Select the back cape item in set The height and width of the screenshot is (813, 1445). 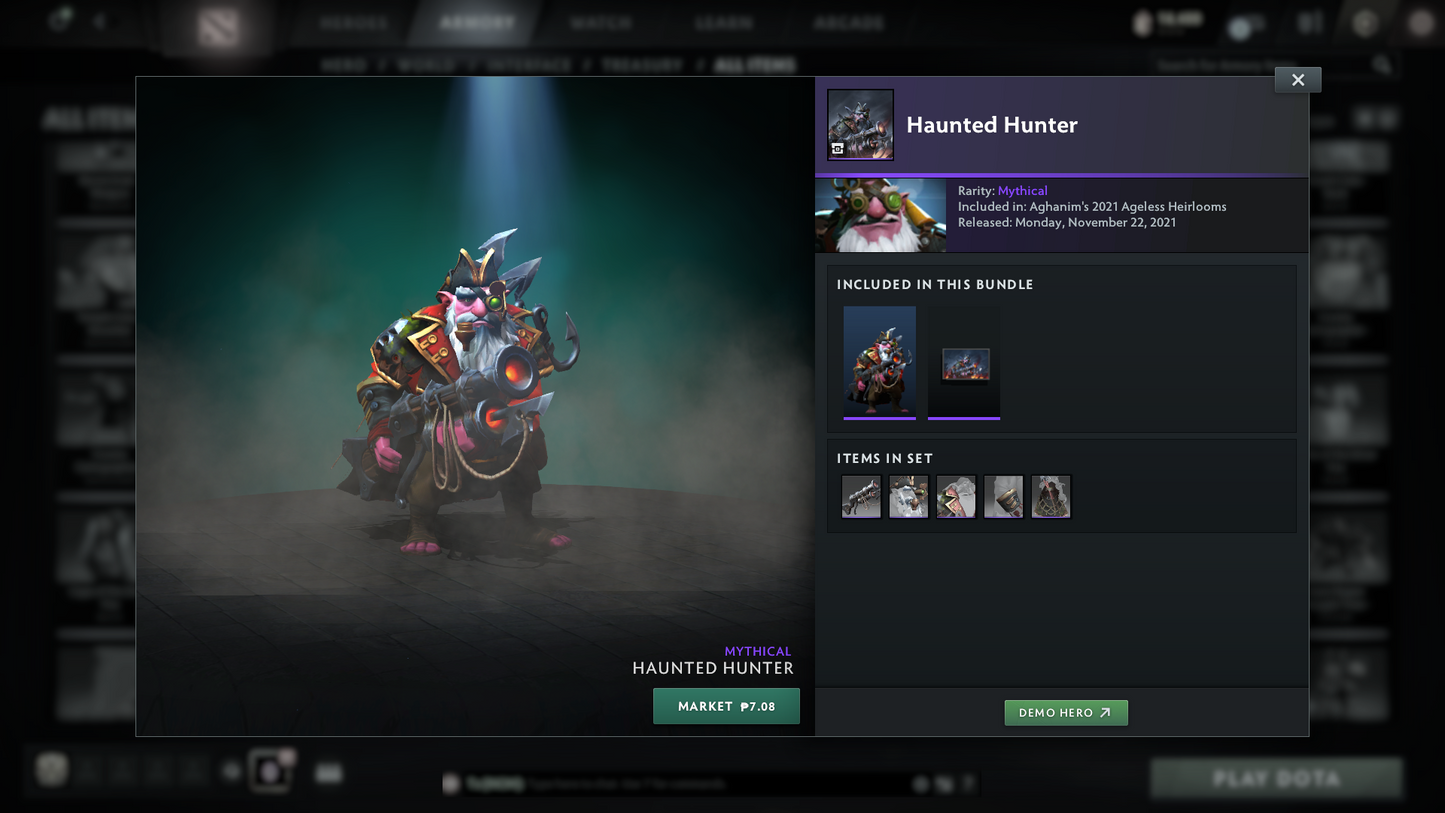tap(1051, 497)
